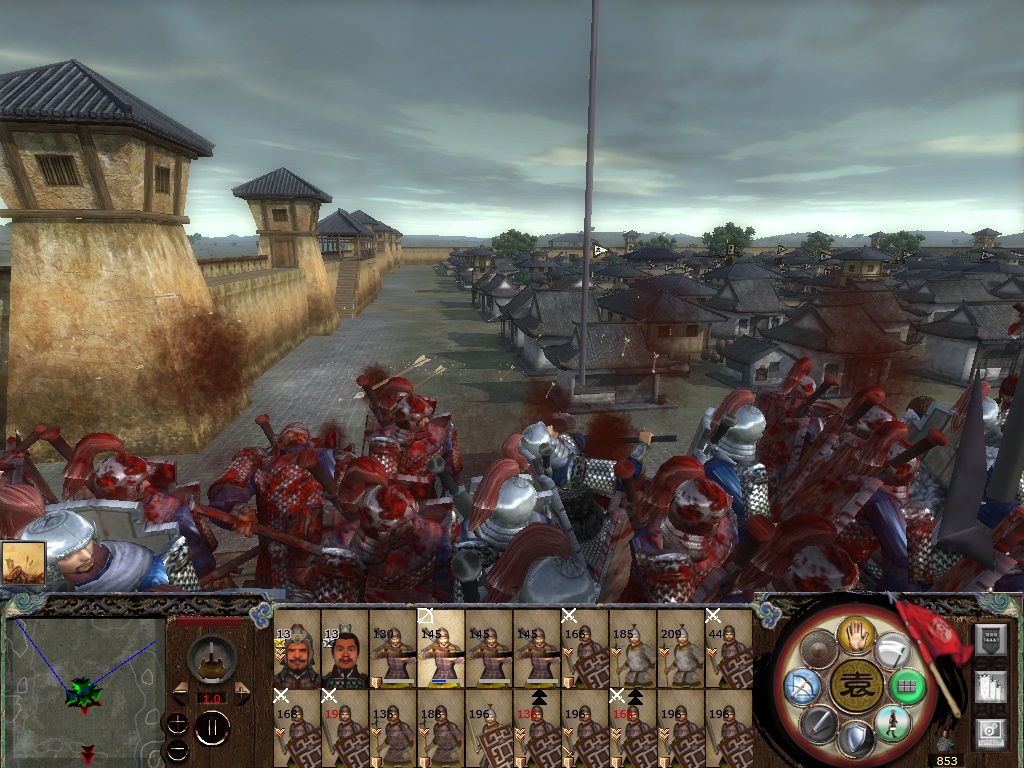Decrease the battle speed
This screenshot has width=1024, height=768.
point(181,692)
